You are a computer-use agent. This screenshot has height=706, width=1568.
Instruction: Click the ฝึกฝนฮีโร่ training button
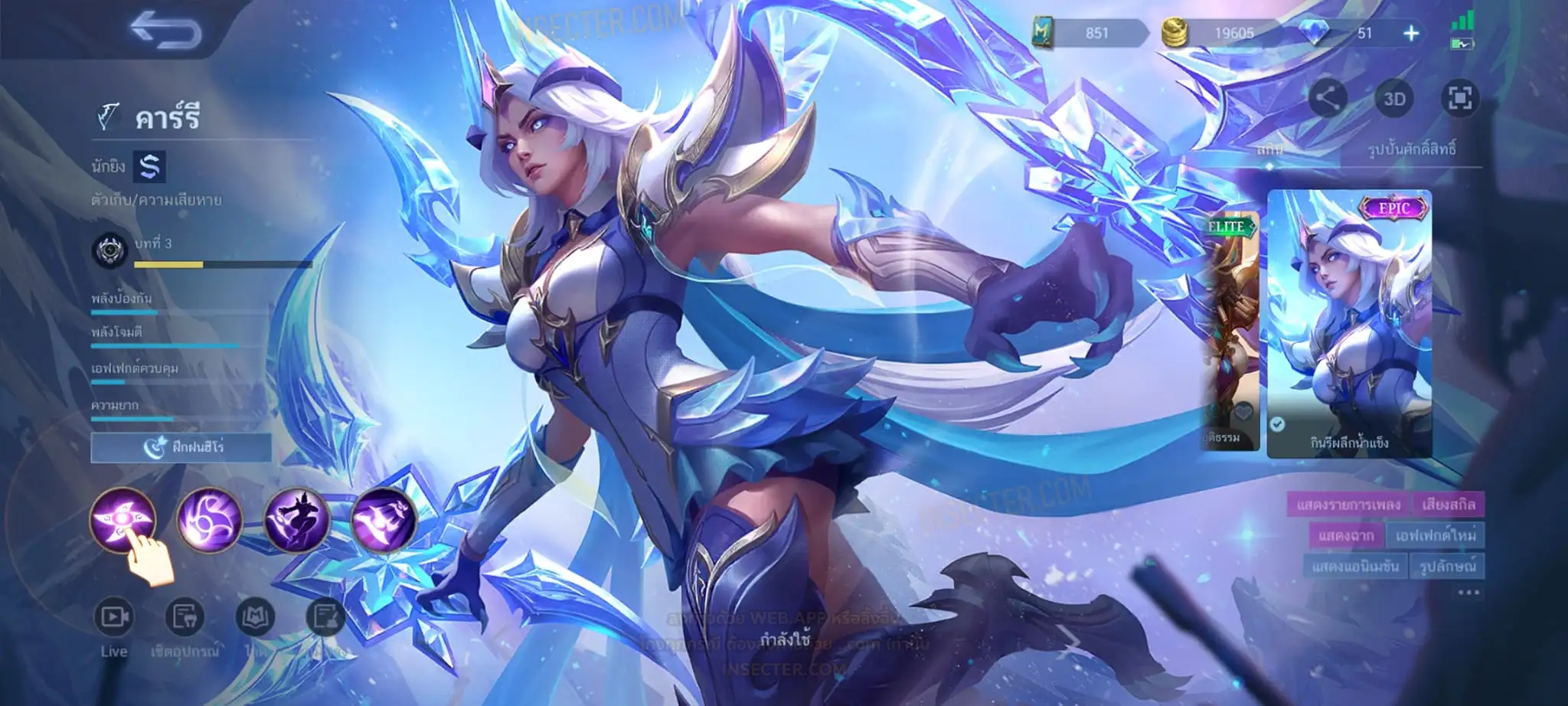click(x=181, y=447)
